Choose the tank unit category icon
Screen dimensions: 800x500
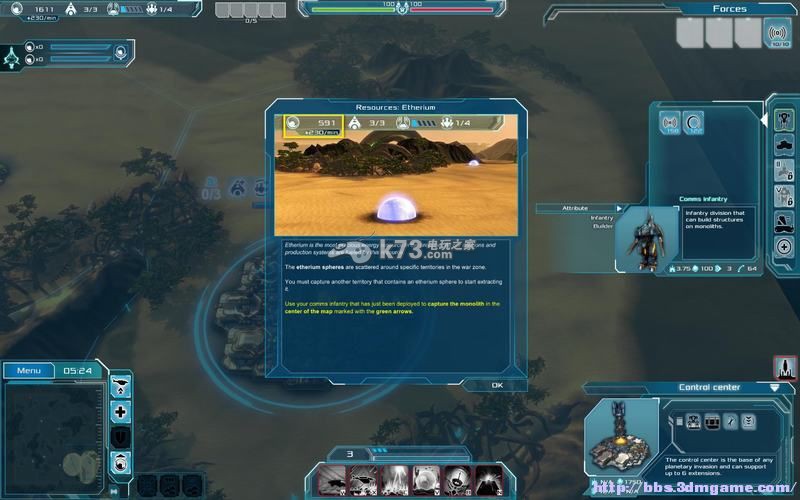(784, 145)
